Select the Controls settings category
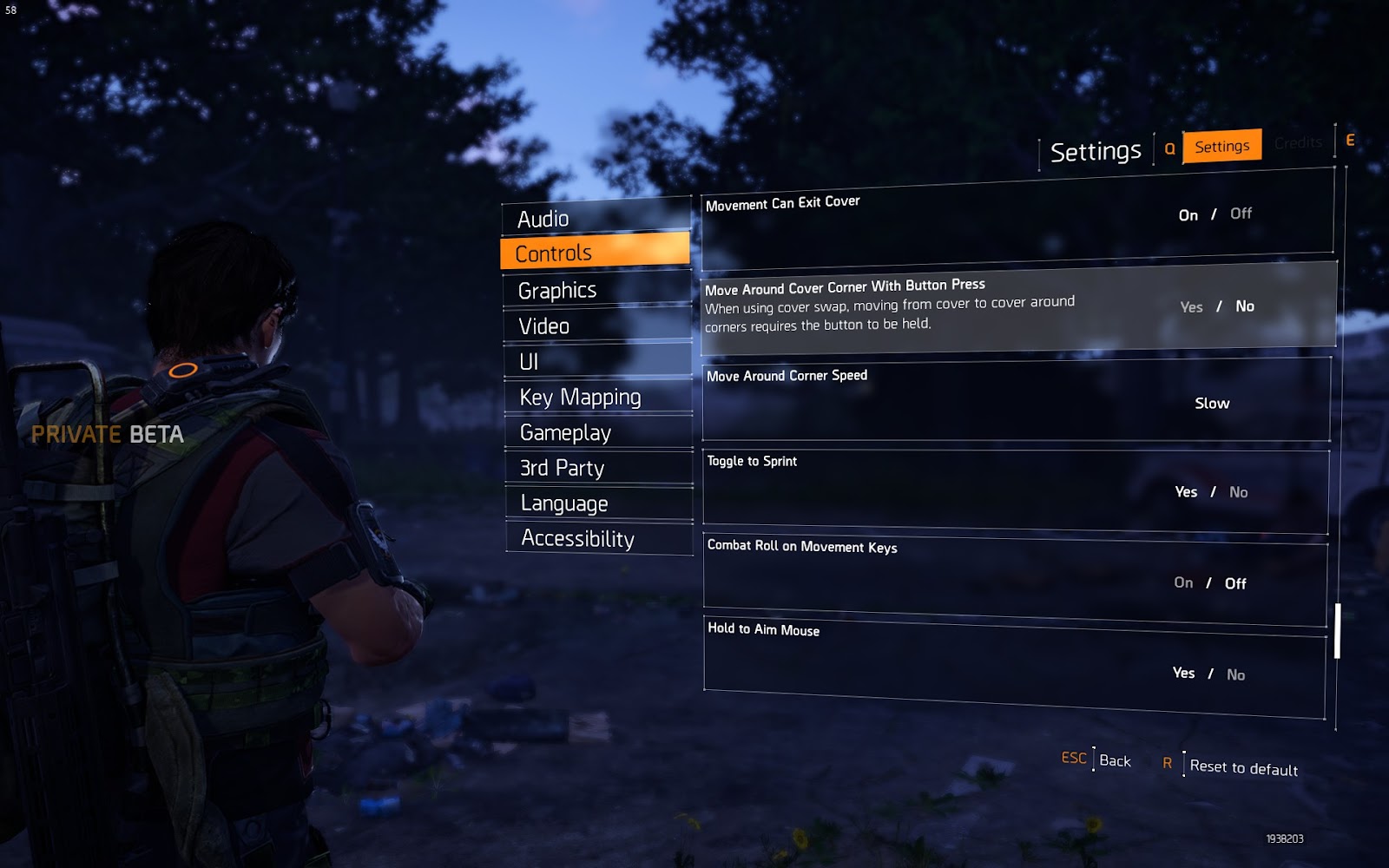1389x868 pixels. click(x=596, y=253)
